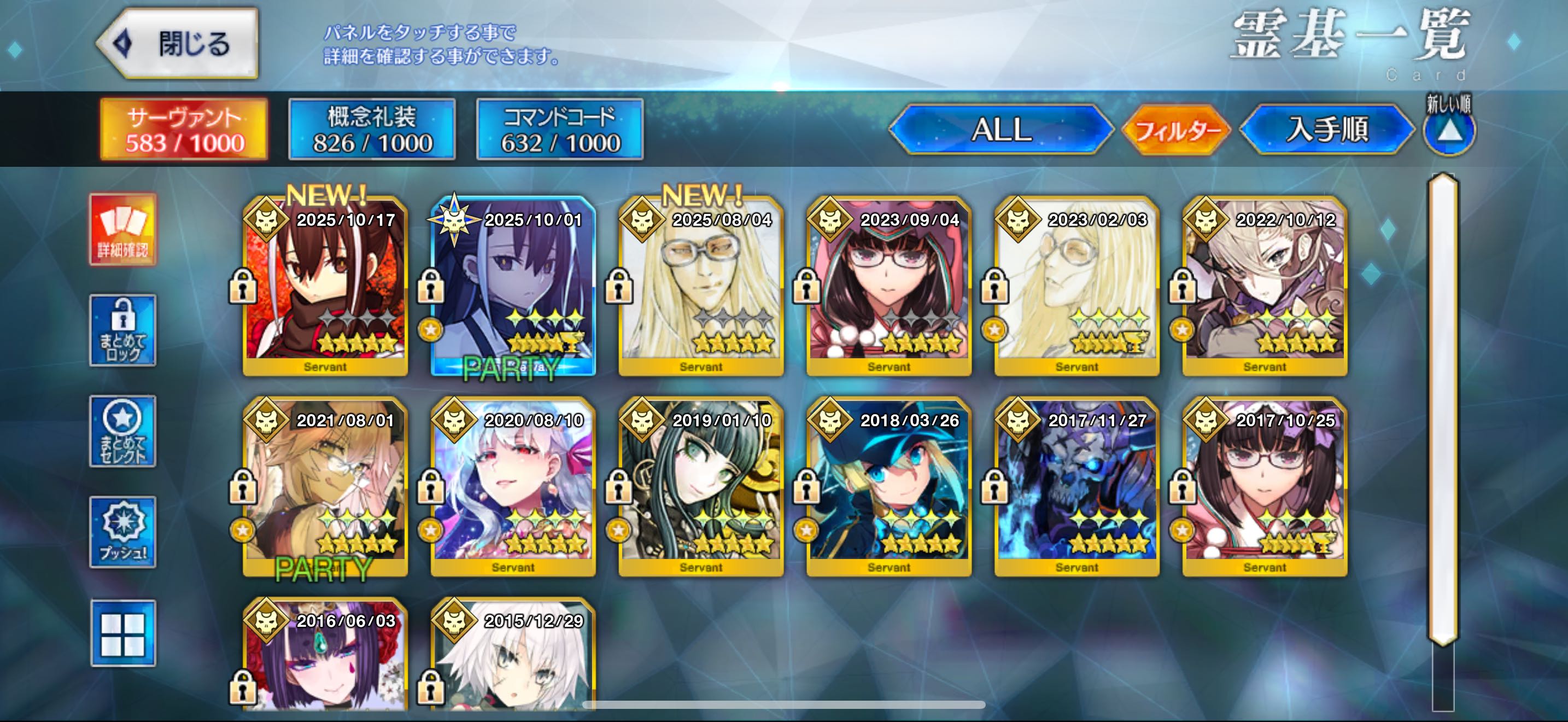Tap the プッシュ! button
The width and height of the screenshot is (1568, 722).
tap(123, 533)
